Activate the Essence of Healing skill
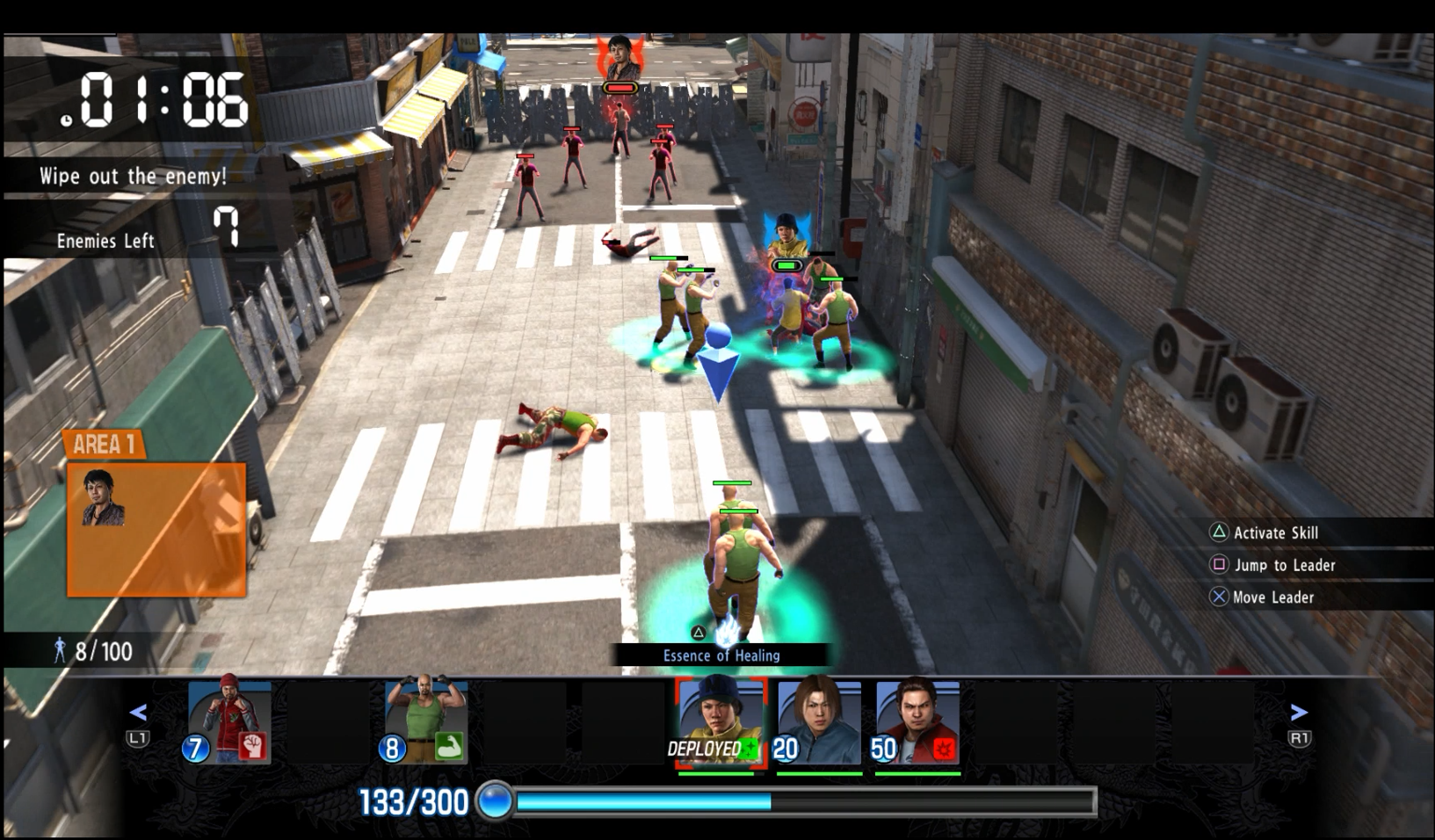This screenshot has height=840, width=1435. pos(721,655)
